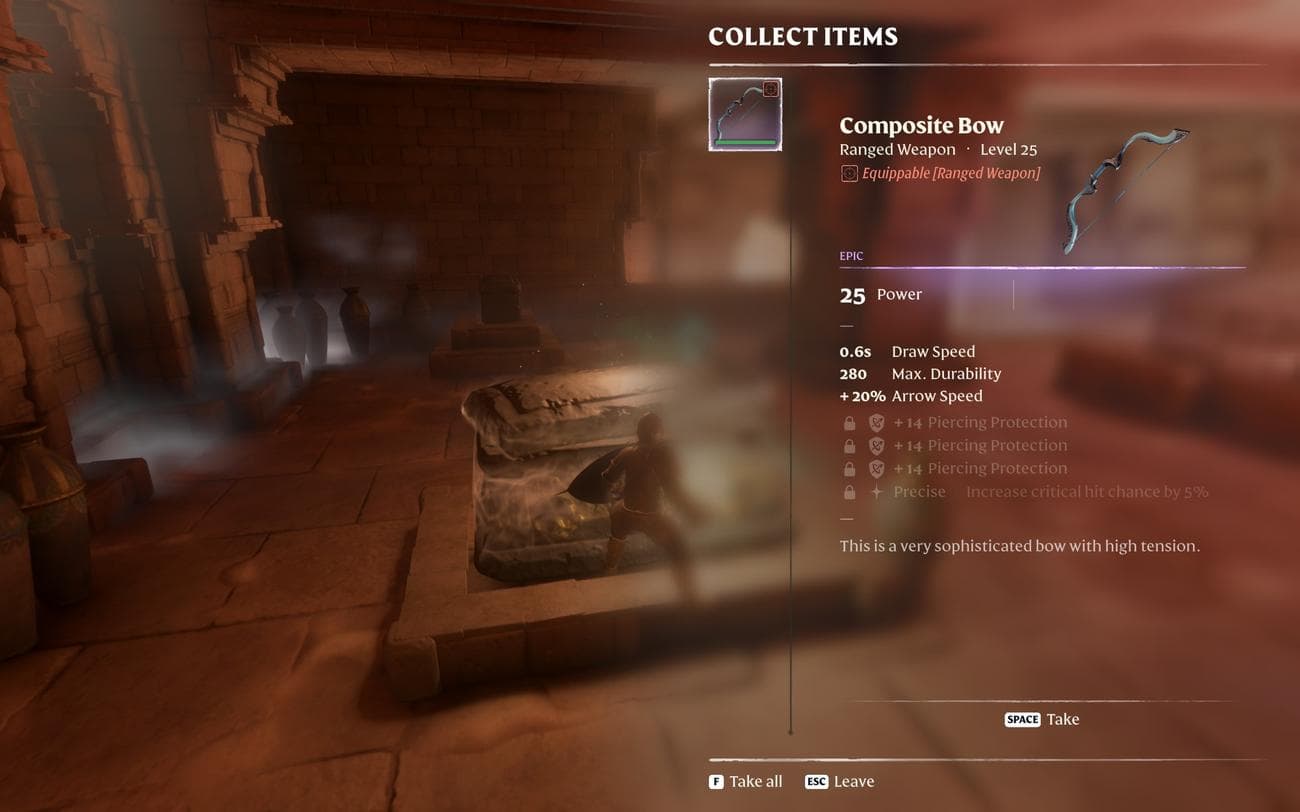
Task: Select the Composite Bow item slot
Action: 745,115
